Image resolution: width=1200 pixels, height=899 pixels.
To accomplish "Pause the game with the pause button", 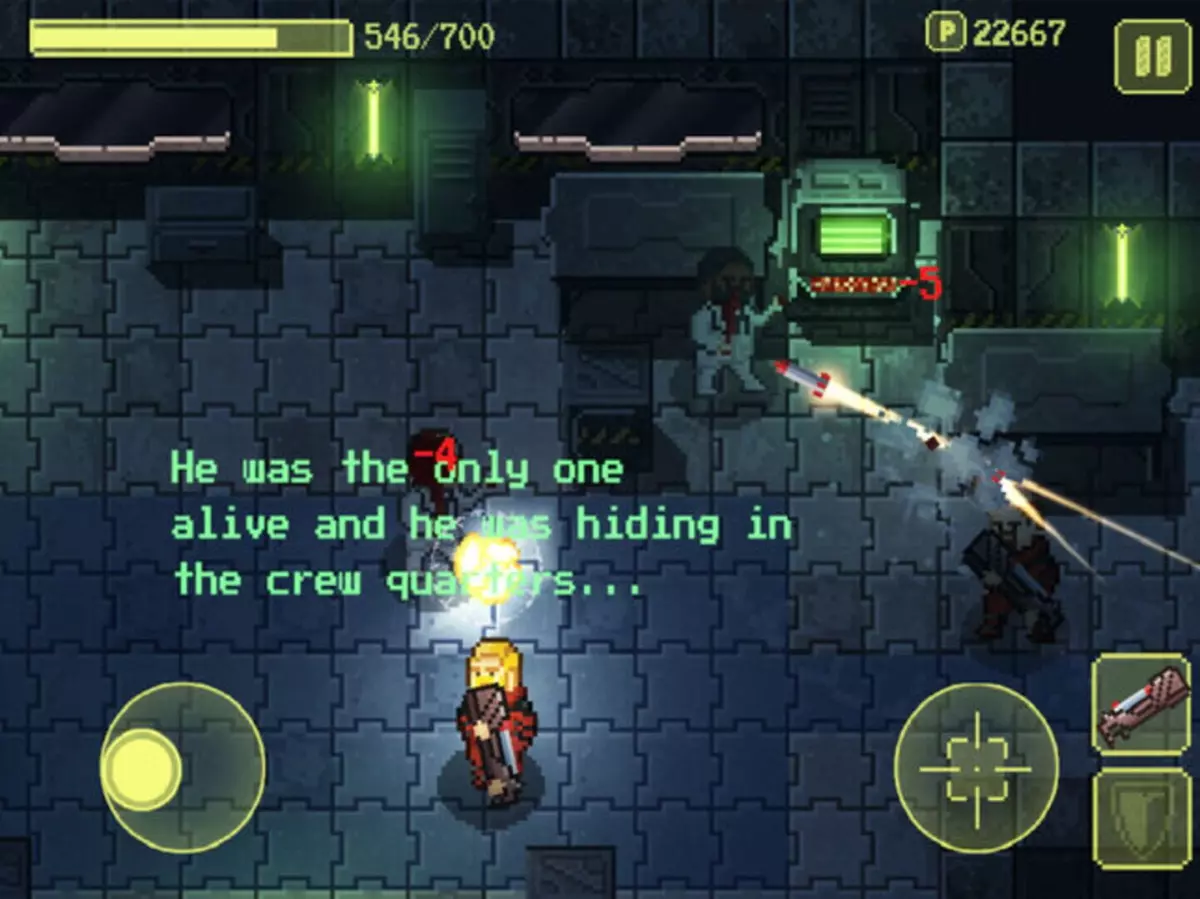I will point(1152,57).
